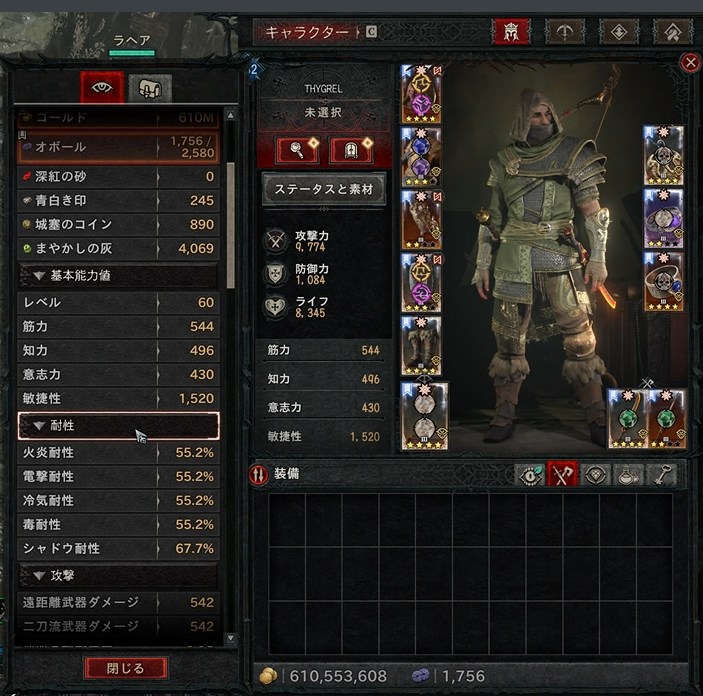
Task: Select the helmet character tab
Action: (x=511, y=32)
